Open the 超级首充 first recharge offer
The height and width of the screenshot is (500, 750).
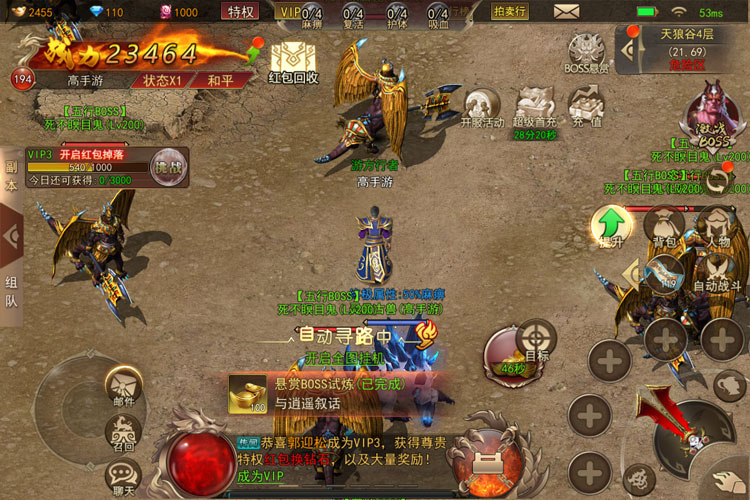tap(535, 108)
